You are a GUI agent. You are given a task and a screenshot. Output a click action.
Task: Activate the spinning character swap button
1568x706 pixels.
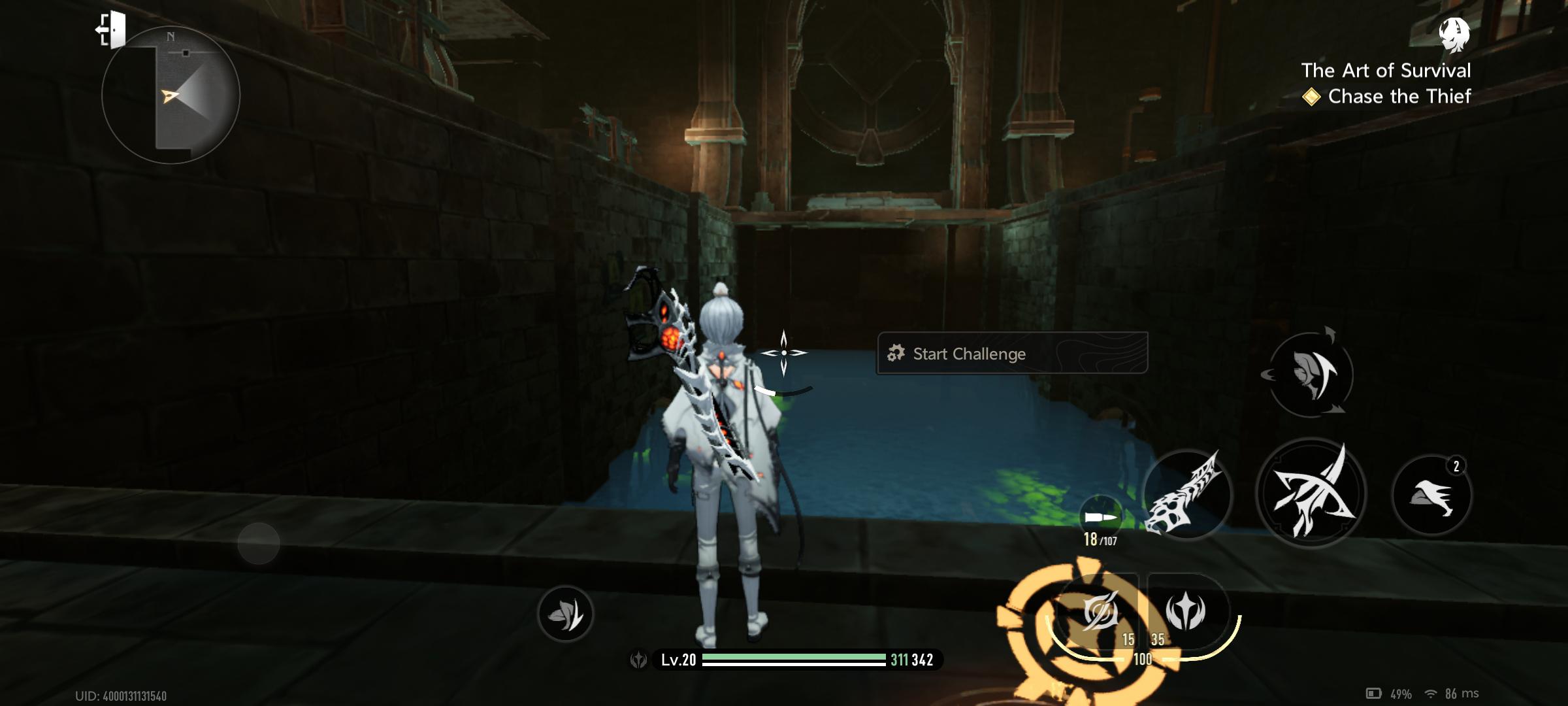pyautogui.click(x=1309, y=375)
